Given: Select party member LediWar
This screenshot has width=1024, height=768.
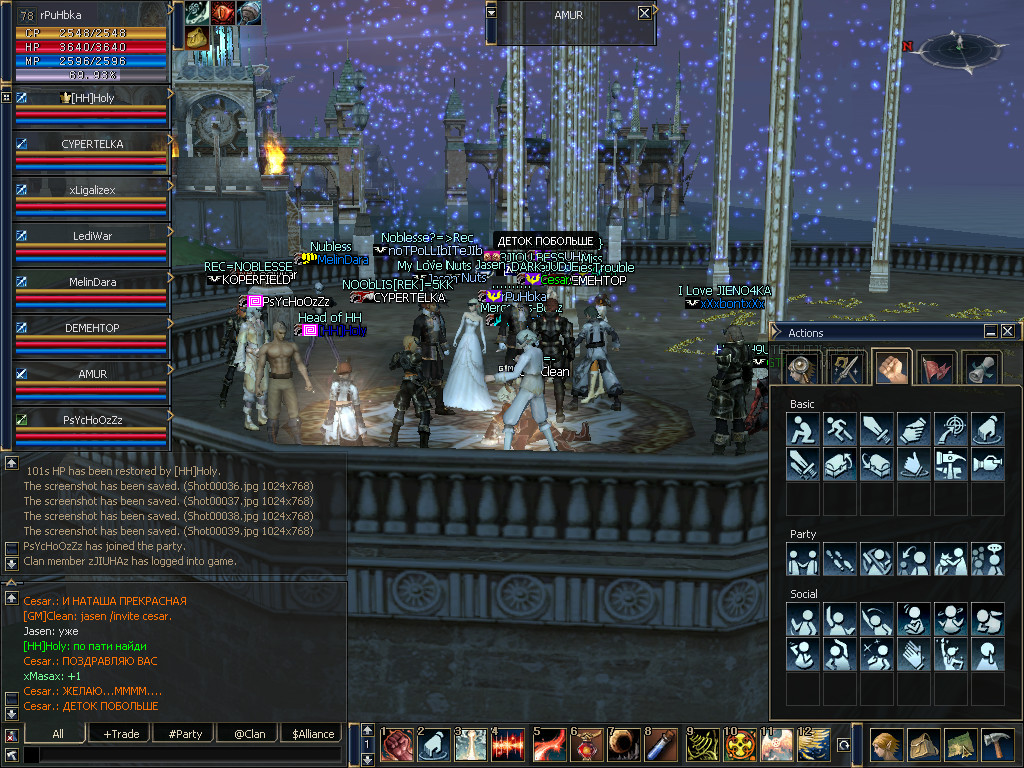Looking at the screenshot, I should [x=92, y=236].
